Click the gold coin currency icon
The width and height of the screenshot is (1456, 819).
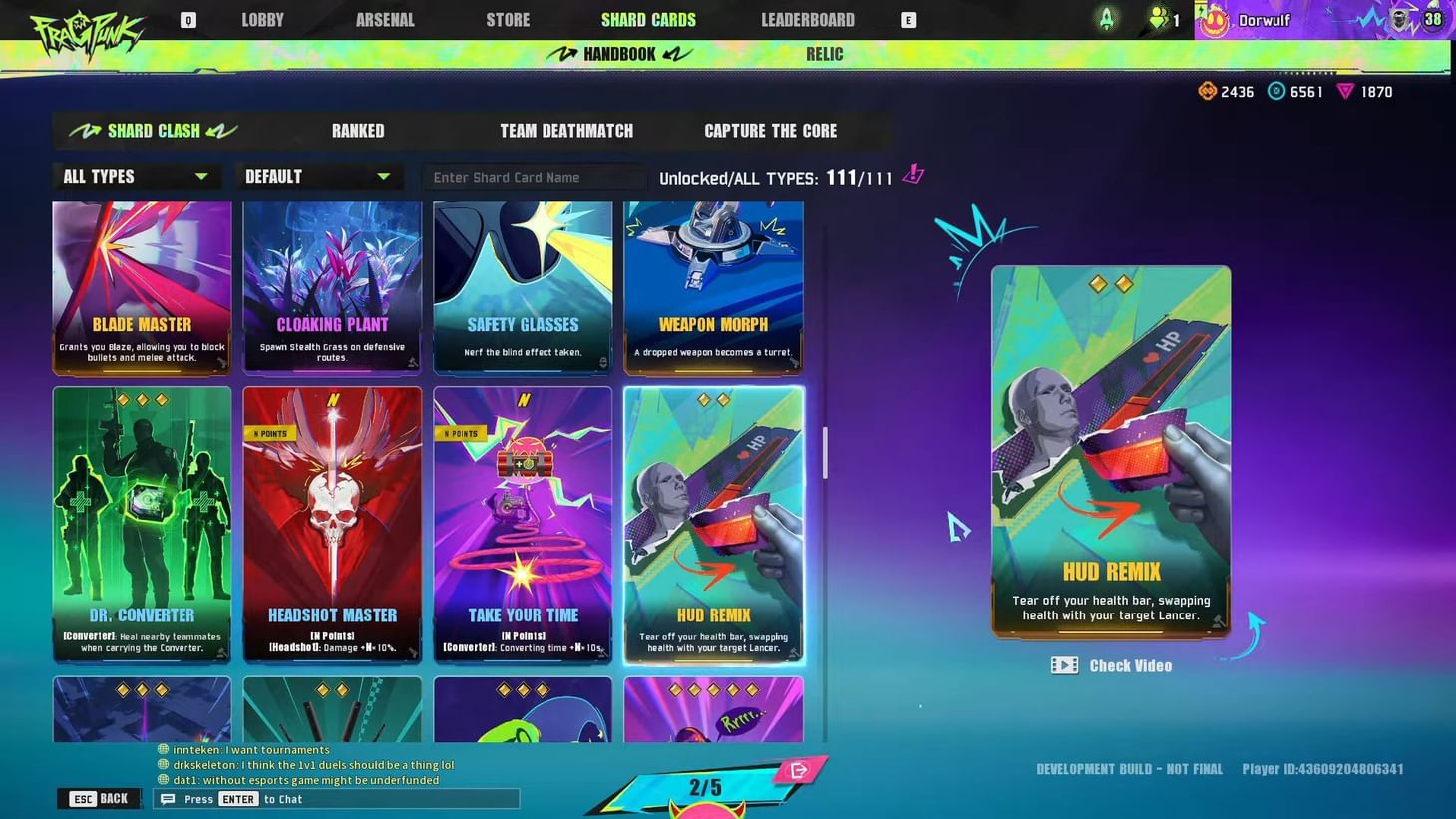point(1208,91)
